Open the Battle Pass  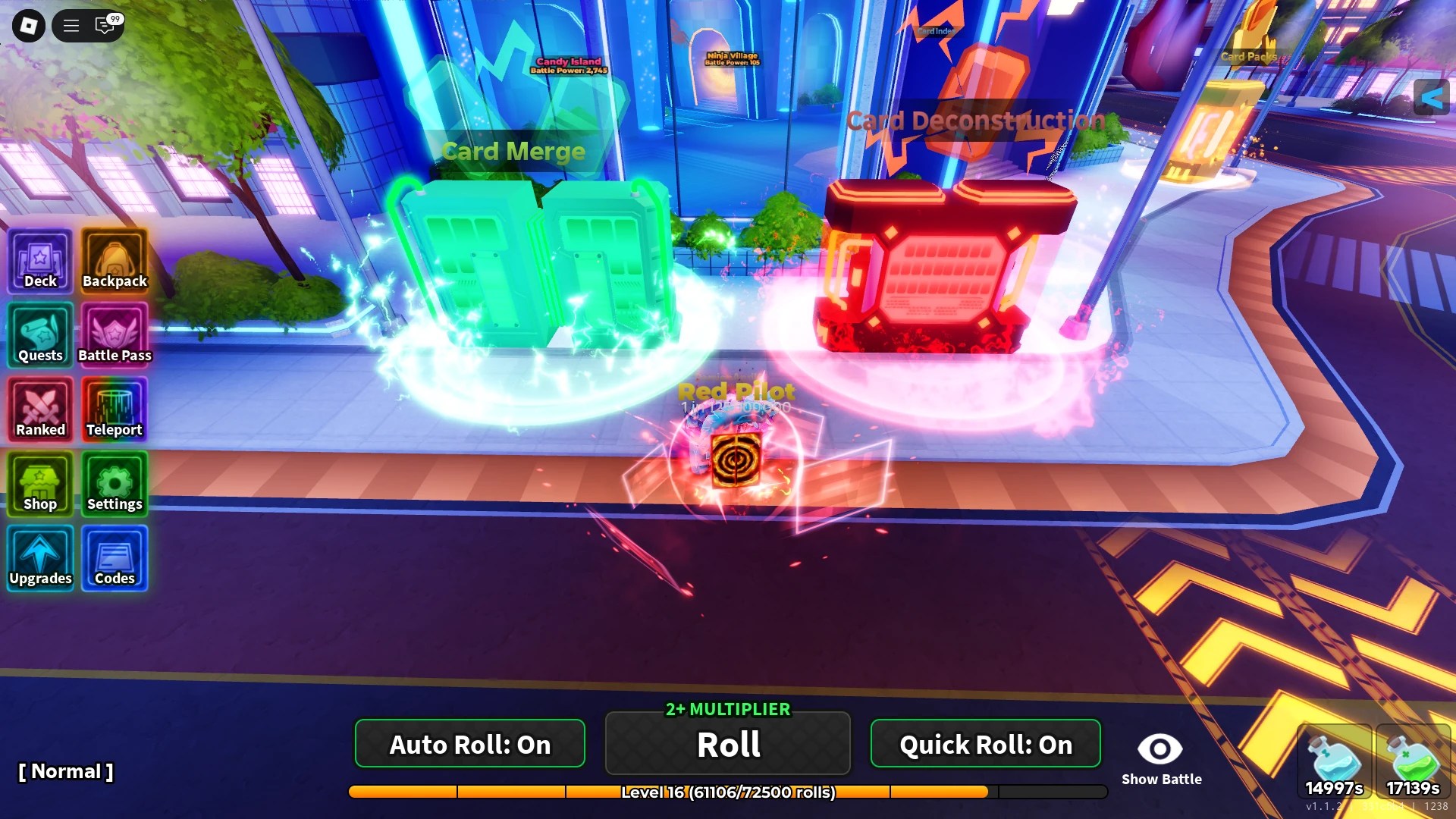(115, 336)
